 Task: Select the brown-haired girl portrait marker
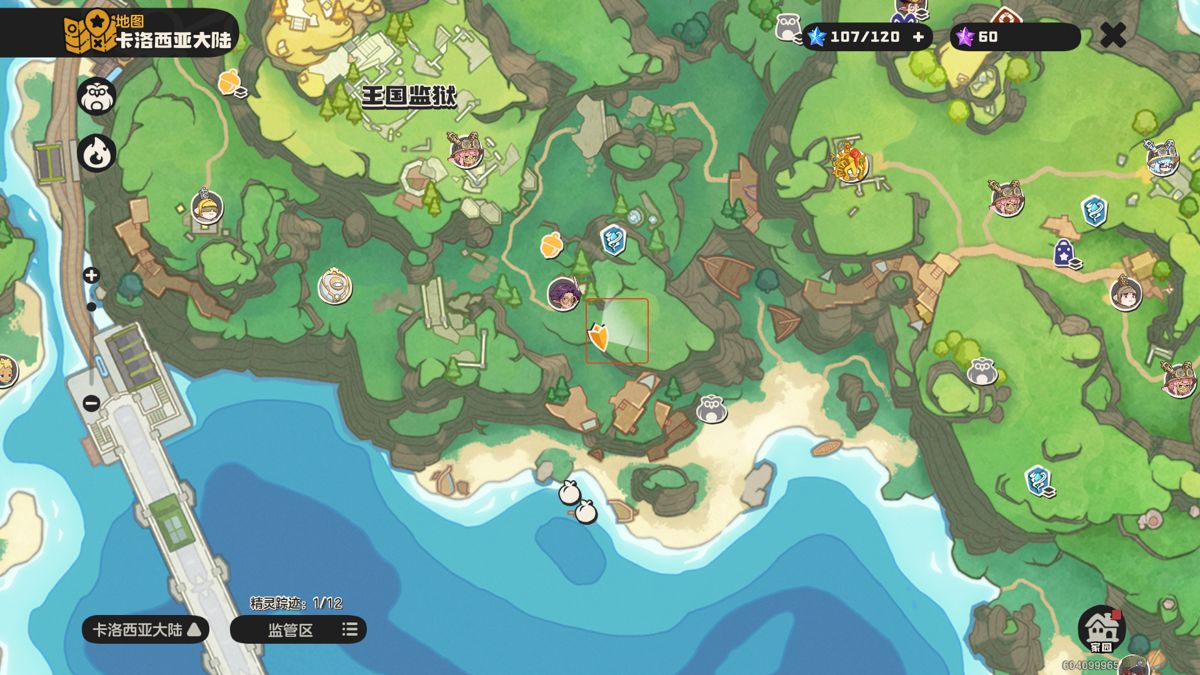point(1126,293)
